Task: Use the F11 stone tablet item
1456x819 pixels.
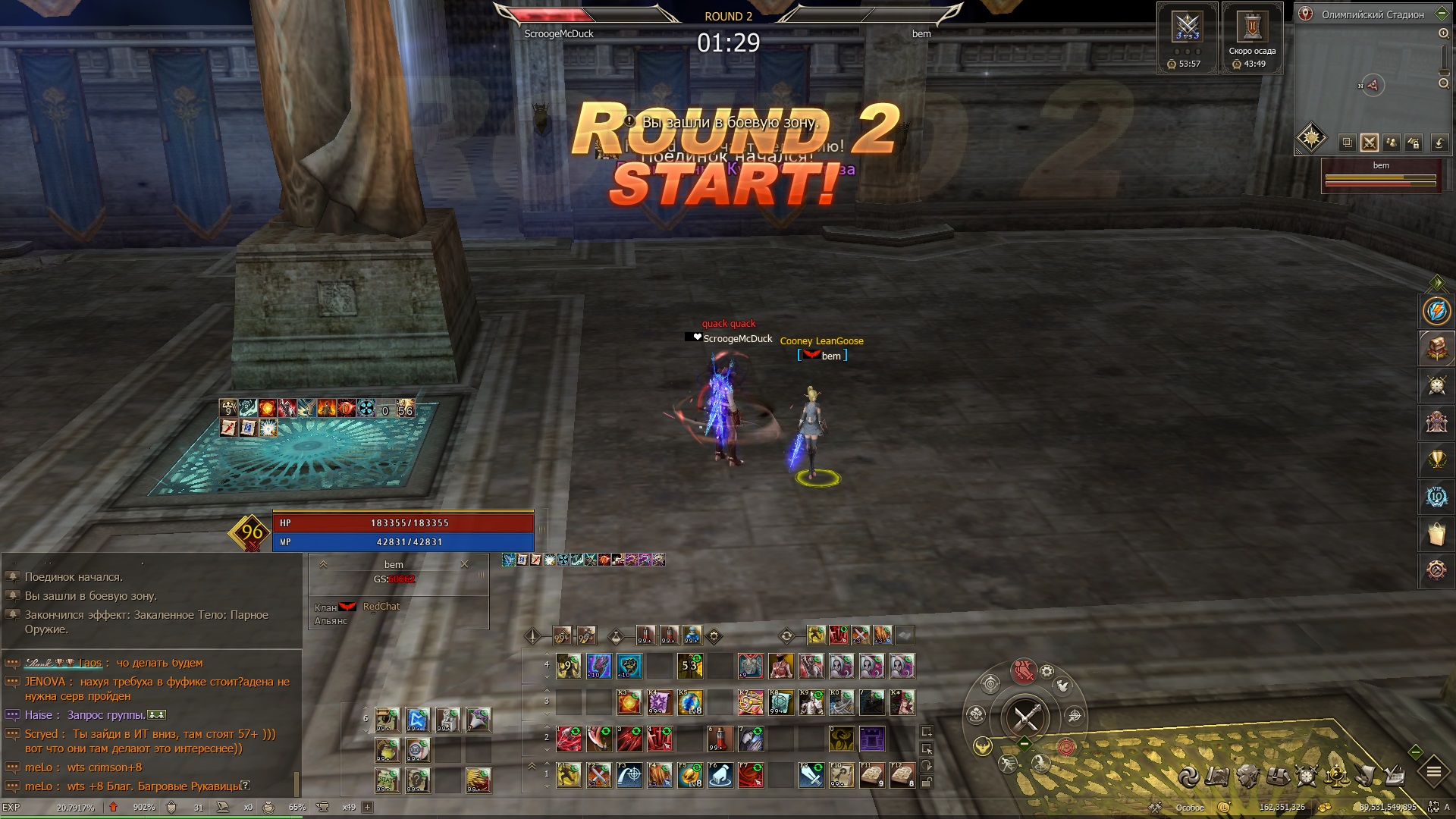Action: [872, 776]
